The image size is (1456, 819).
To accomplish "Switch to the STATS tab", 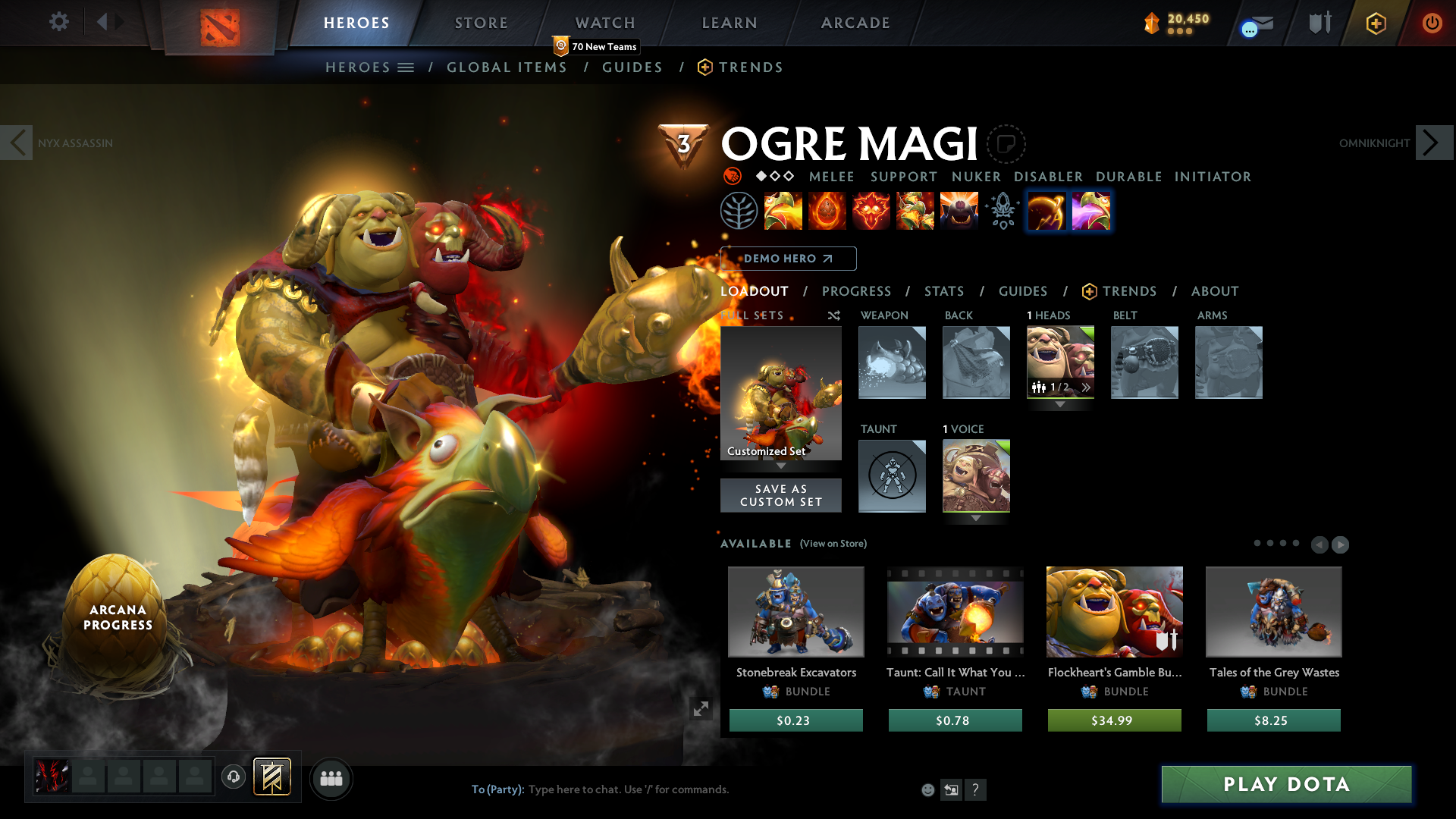I will tap(943, 291).
